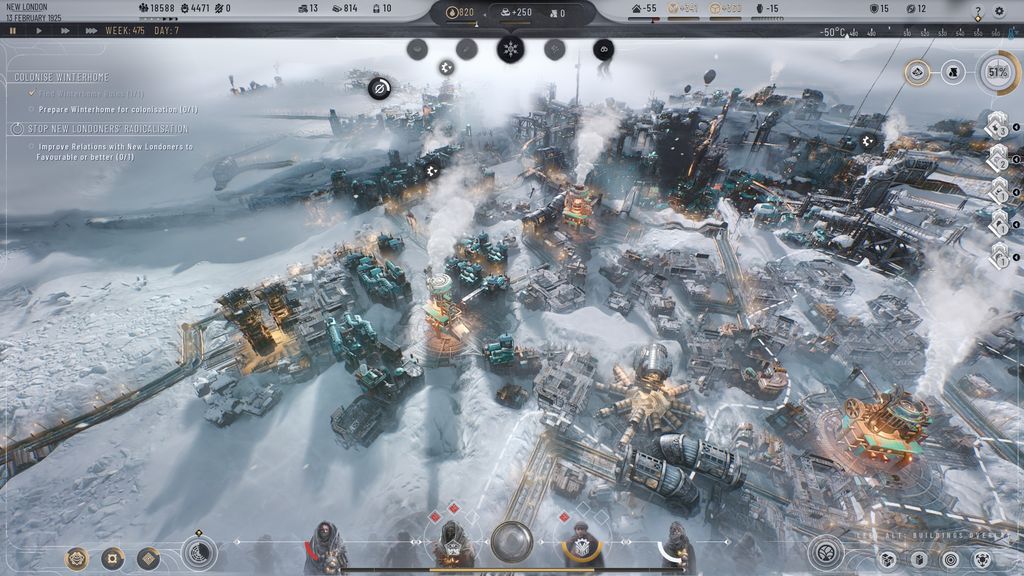This screenshot has width=1024, height=576.
Task: Open the Colonise Winterhome objective
Action: coord(62,77)
